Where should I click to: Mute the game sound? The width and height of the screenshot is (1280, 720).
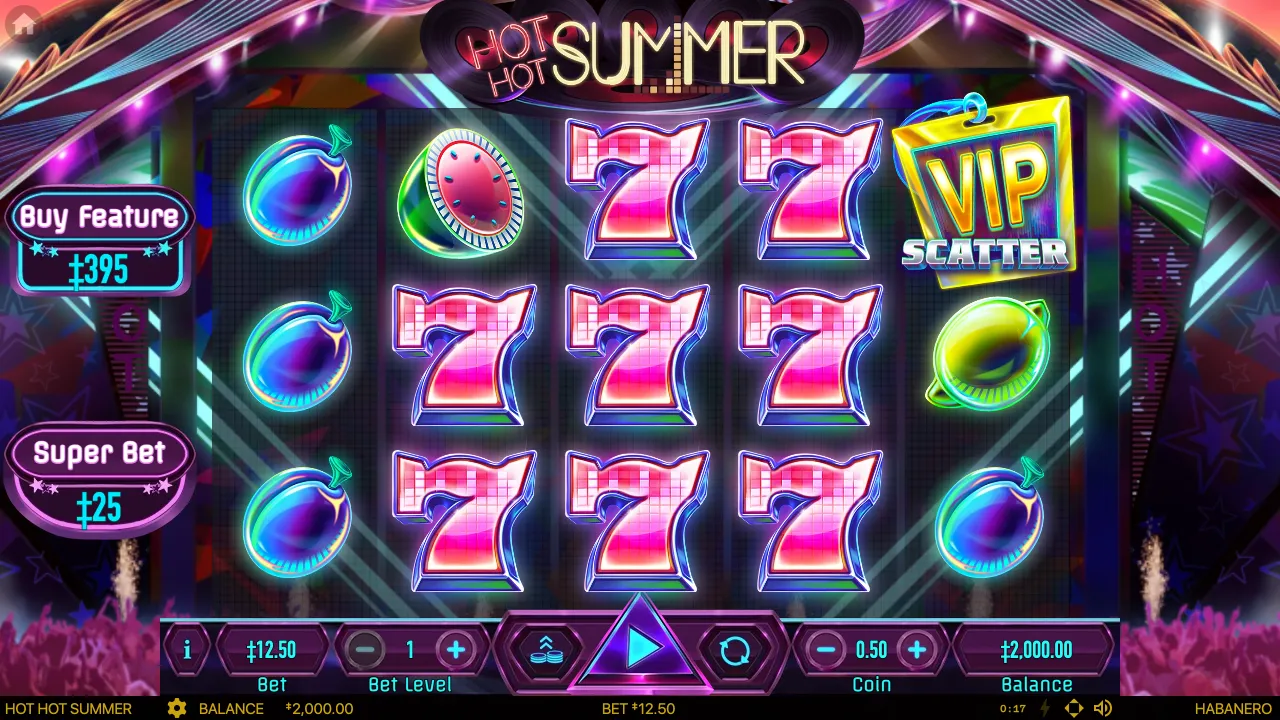(1103, 708)
